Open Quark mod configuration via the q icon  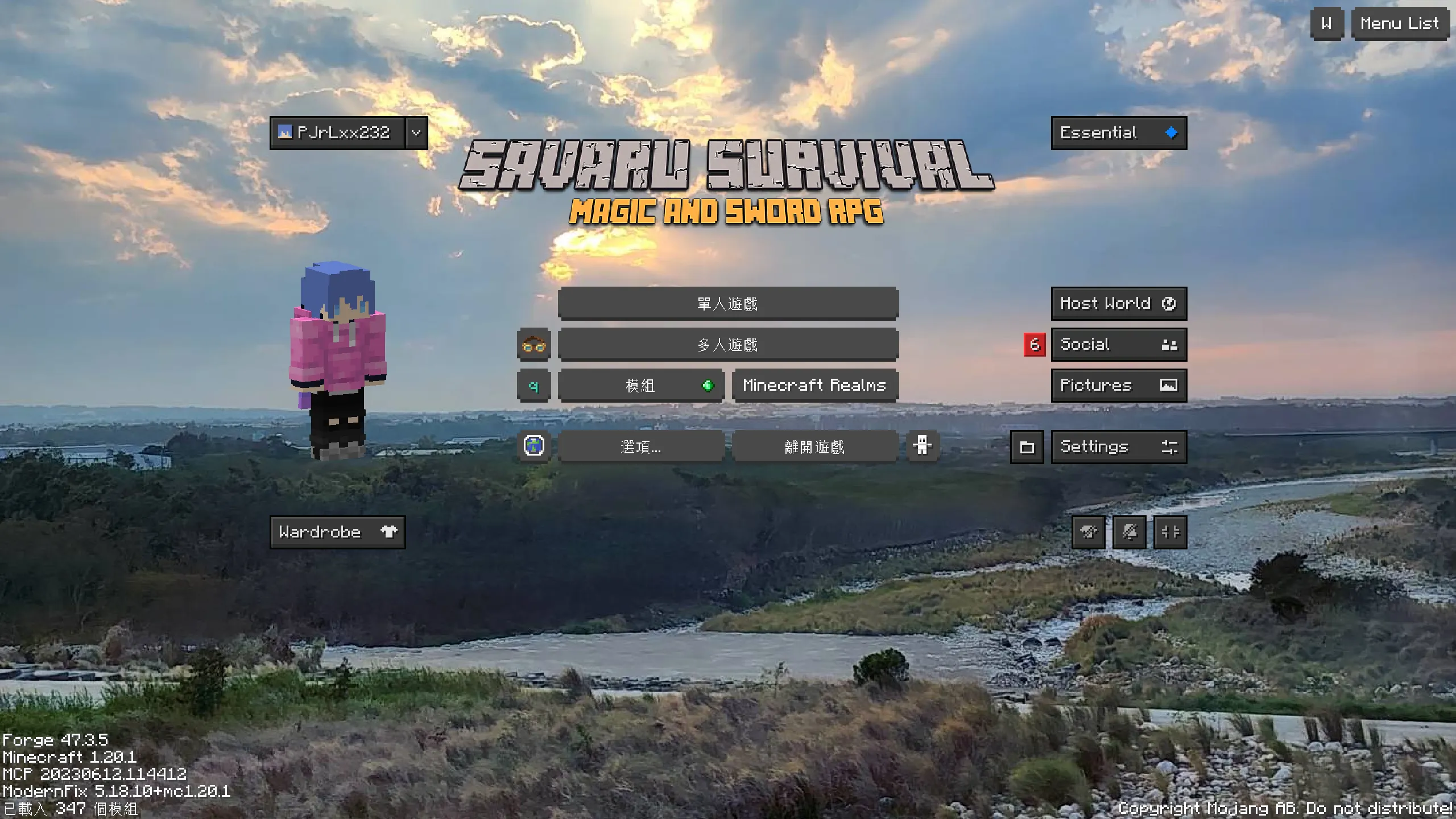(533, 385)
